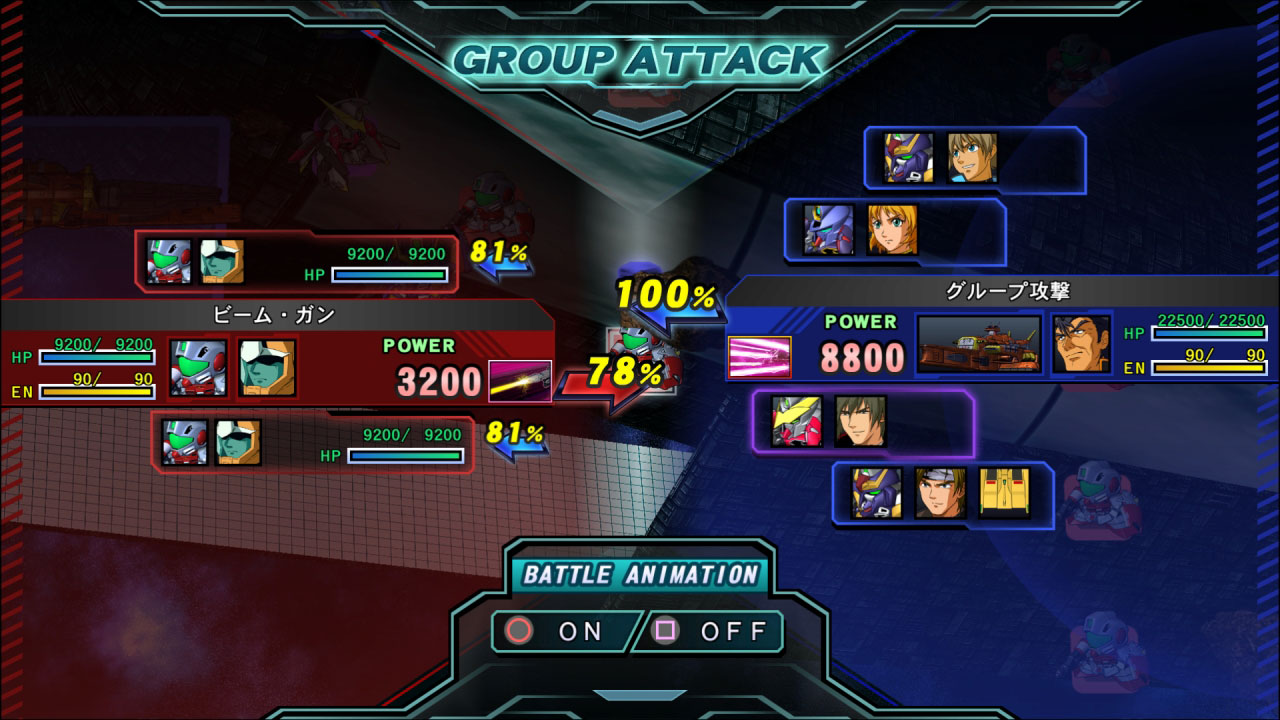Select the battleship captain's portrait

1081,344
